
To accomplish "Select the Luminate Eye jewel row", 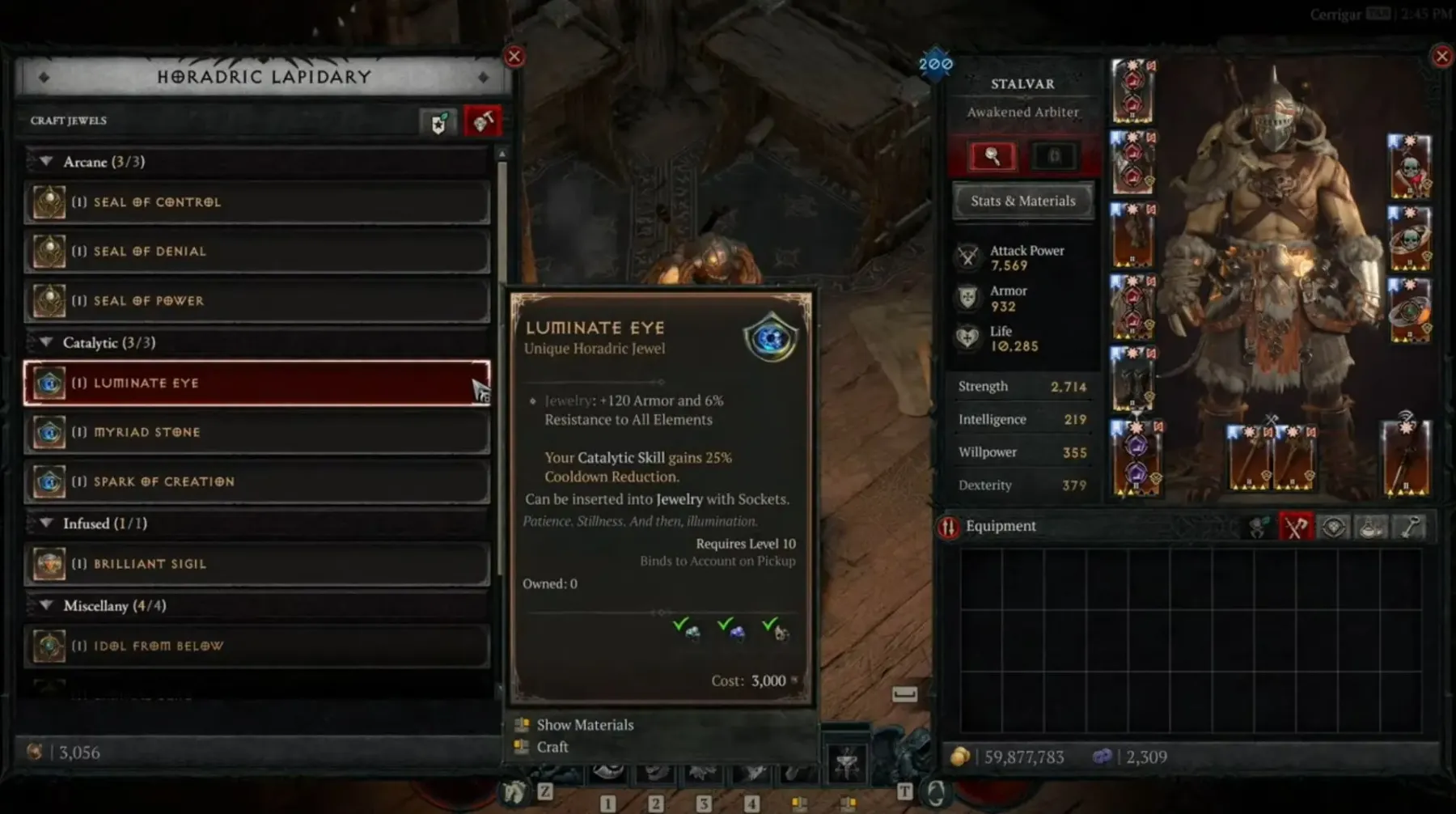I will tap(257, 383).
